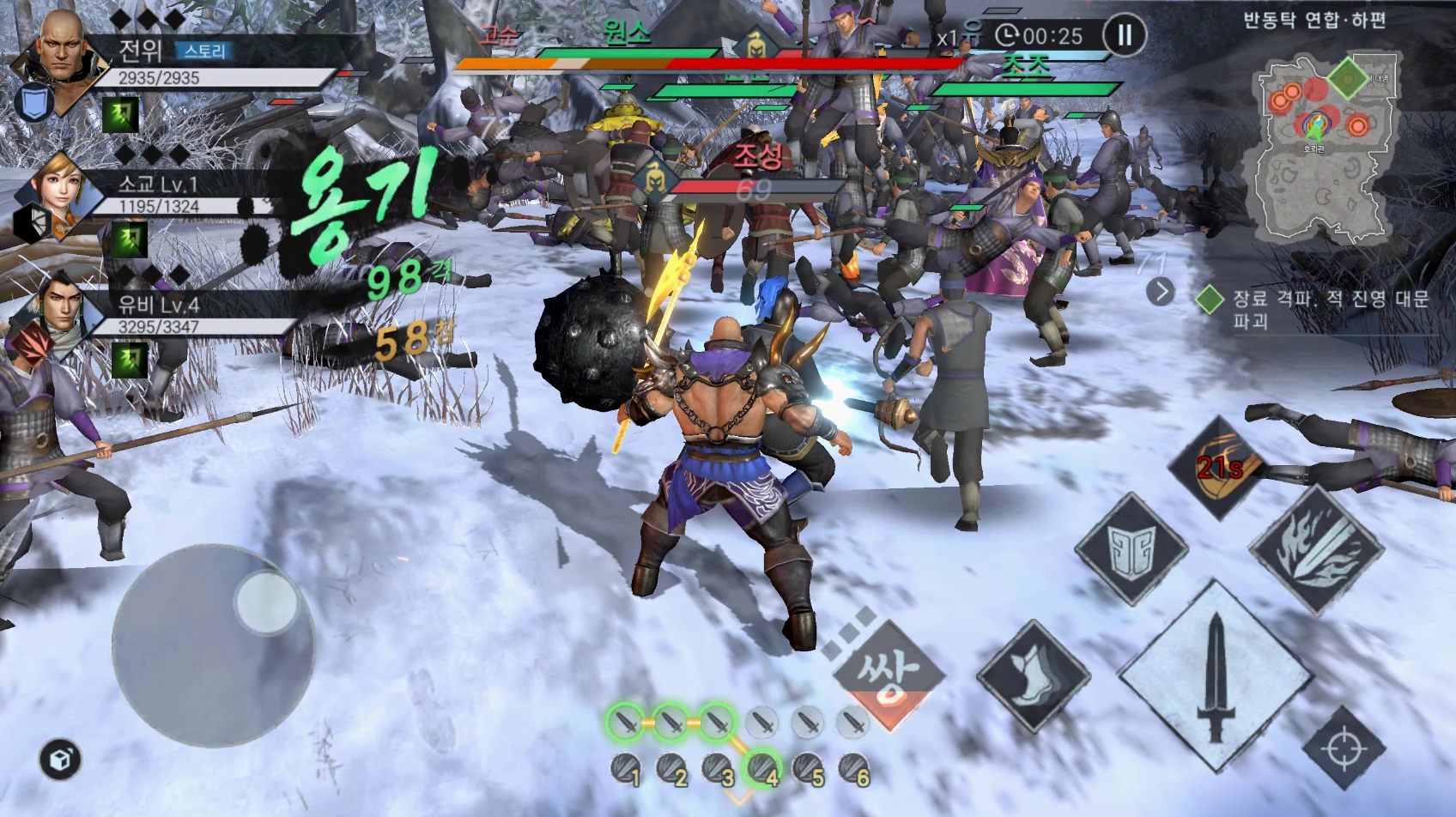The image size is (1456, 817).
Task: Trigger the armor guard skill
Action: pos(1131,549)
